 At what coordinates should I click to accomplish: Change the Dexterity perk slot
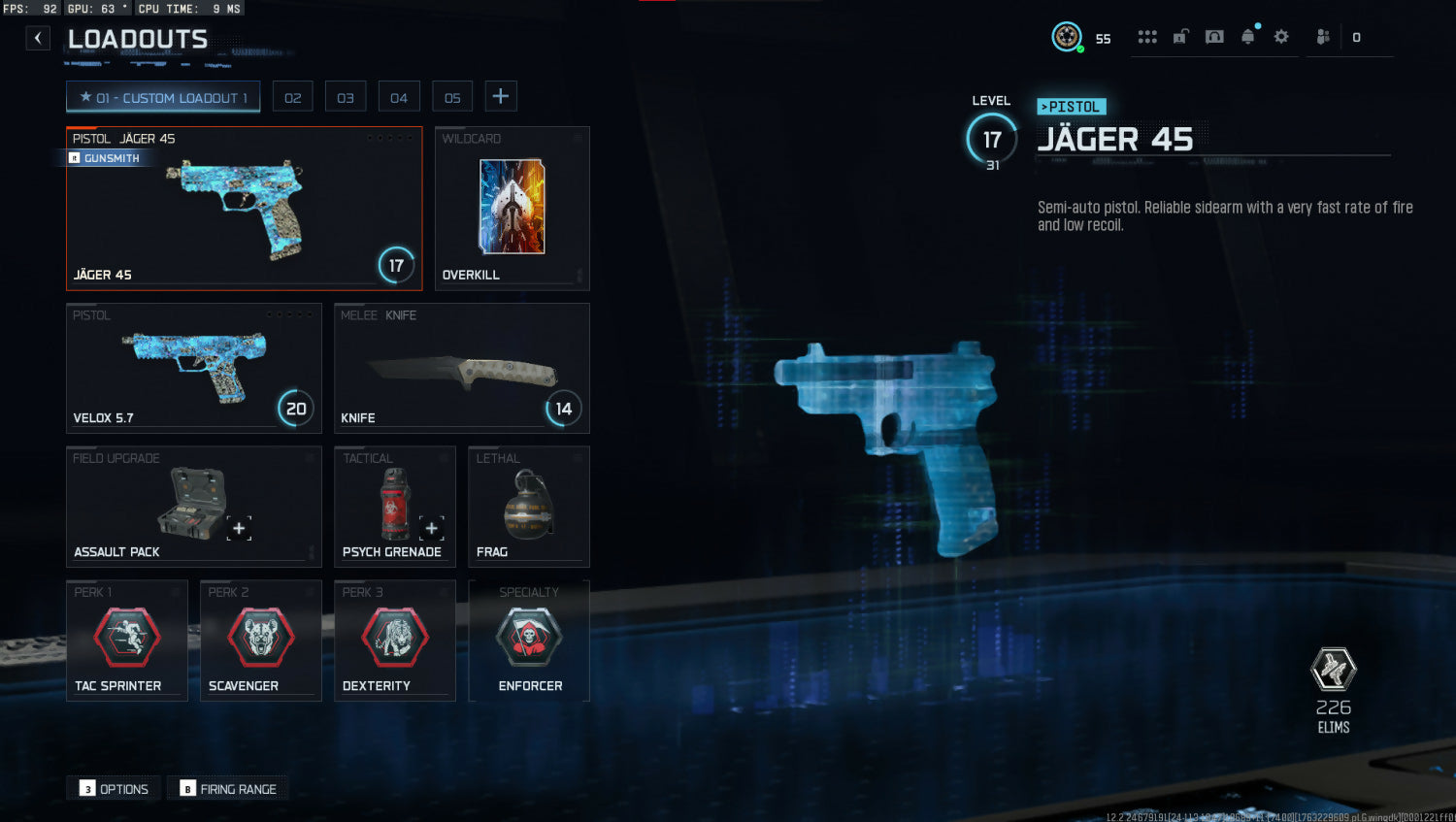click(394, 641)
